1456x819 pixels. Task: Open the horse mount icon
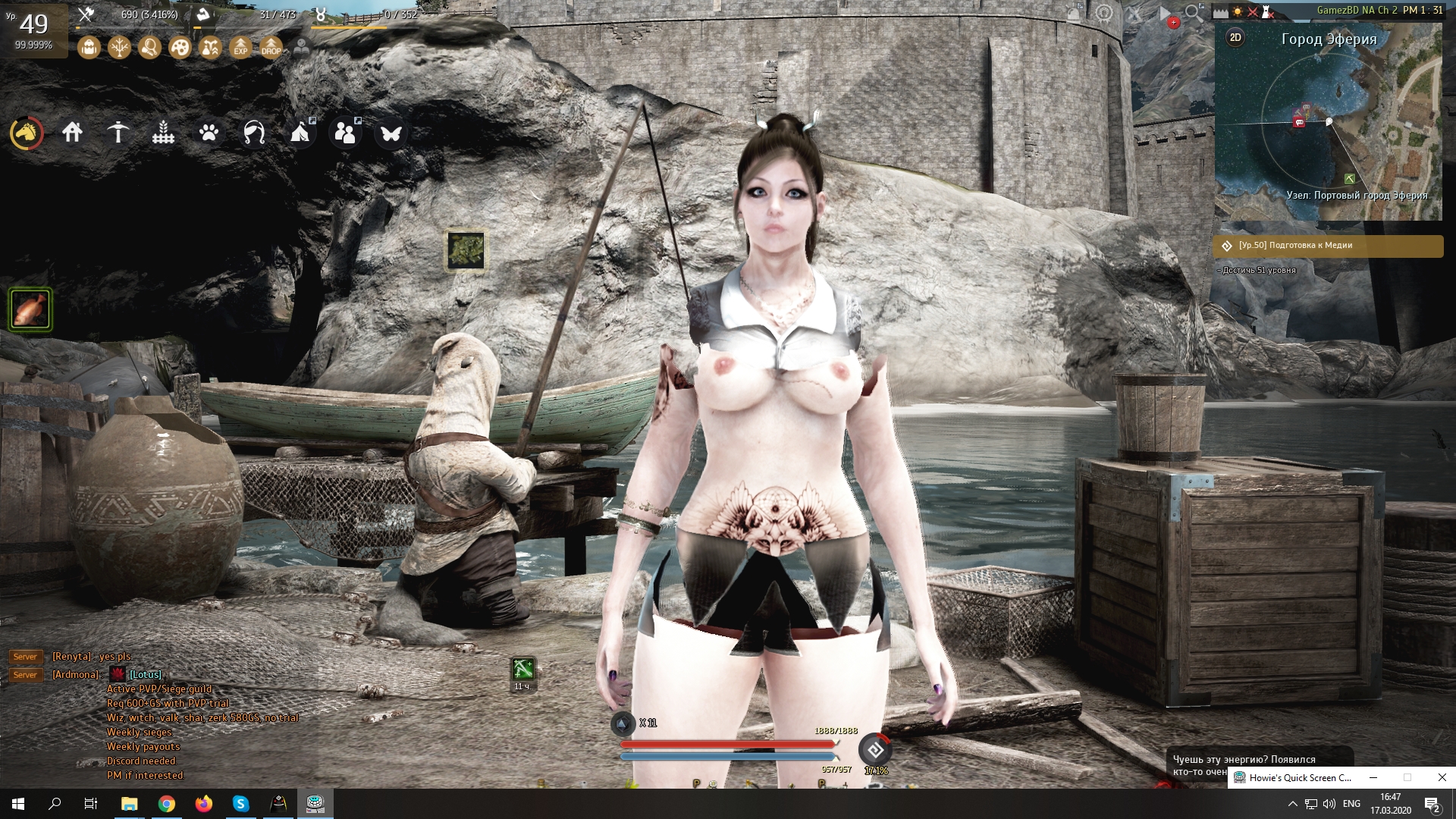27,133
